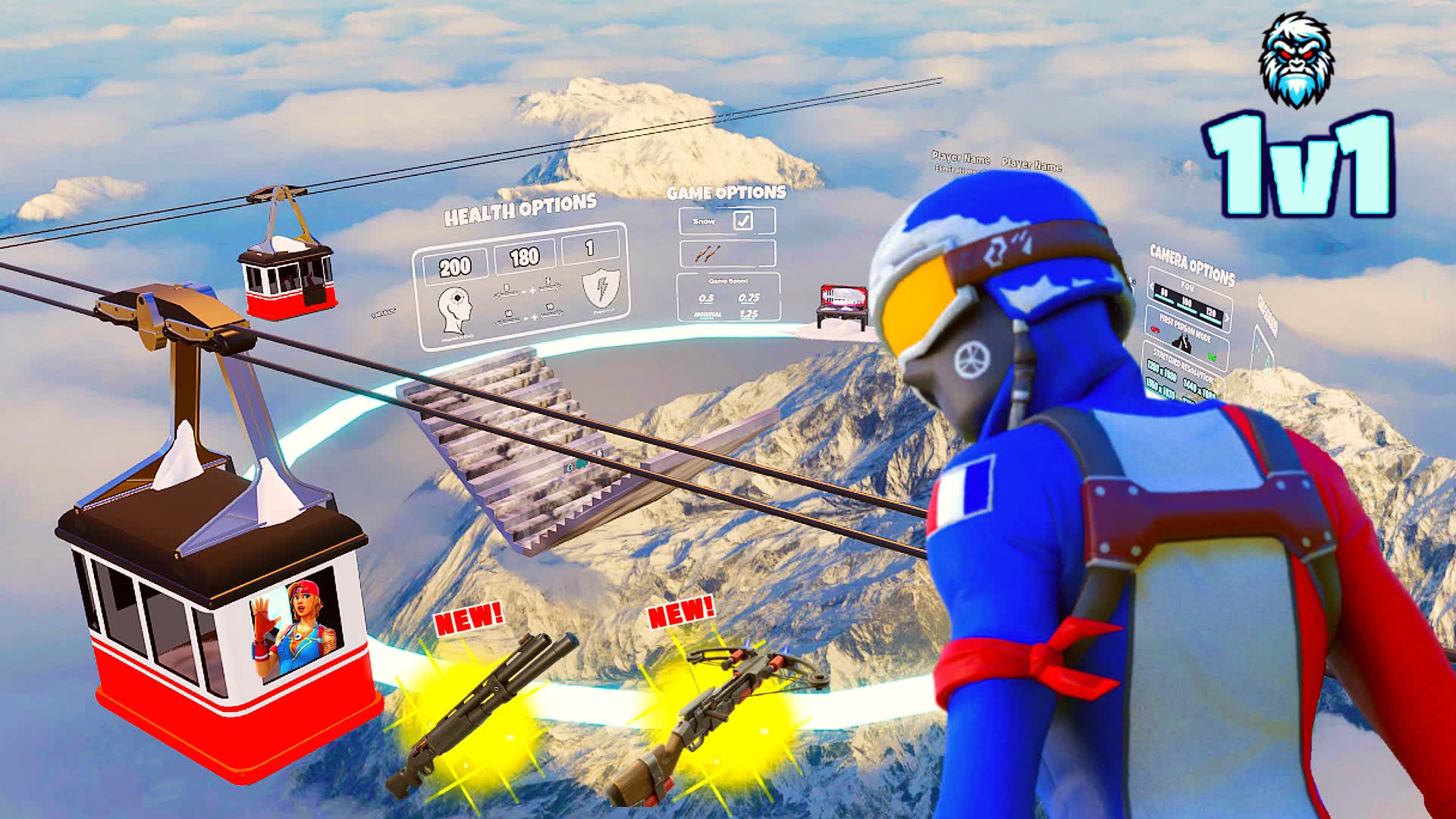The height and width of the screenshot is (819, 1456).
Task: Set FOV to 120 on the slider
Action: (x=1212, y=312)
